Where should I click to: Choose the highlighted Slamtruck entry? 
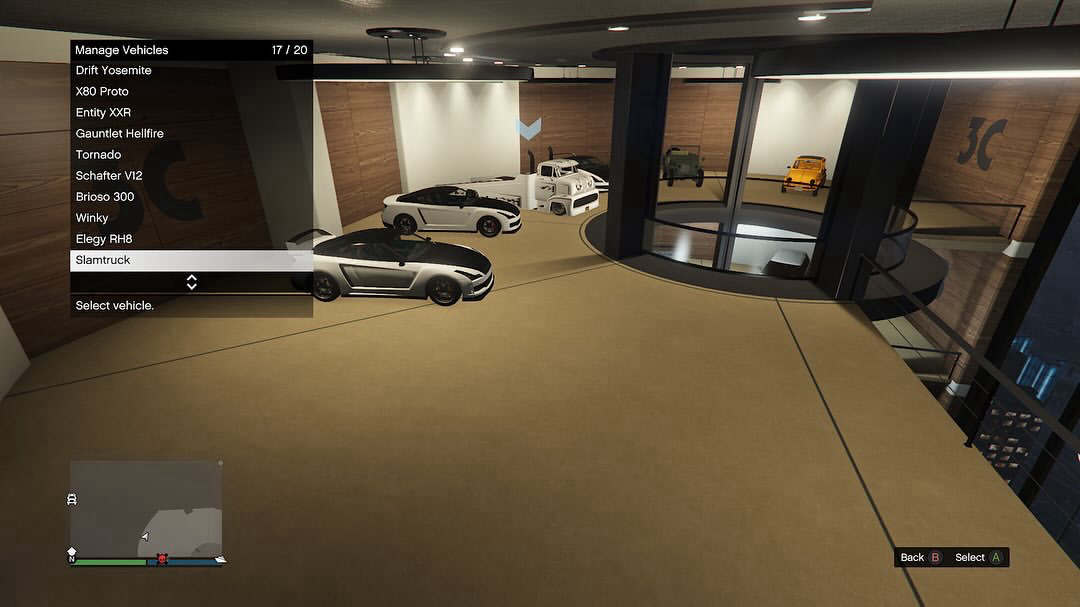(191, 260)
